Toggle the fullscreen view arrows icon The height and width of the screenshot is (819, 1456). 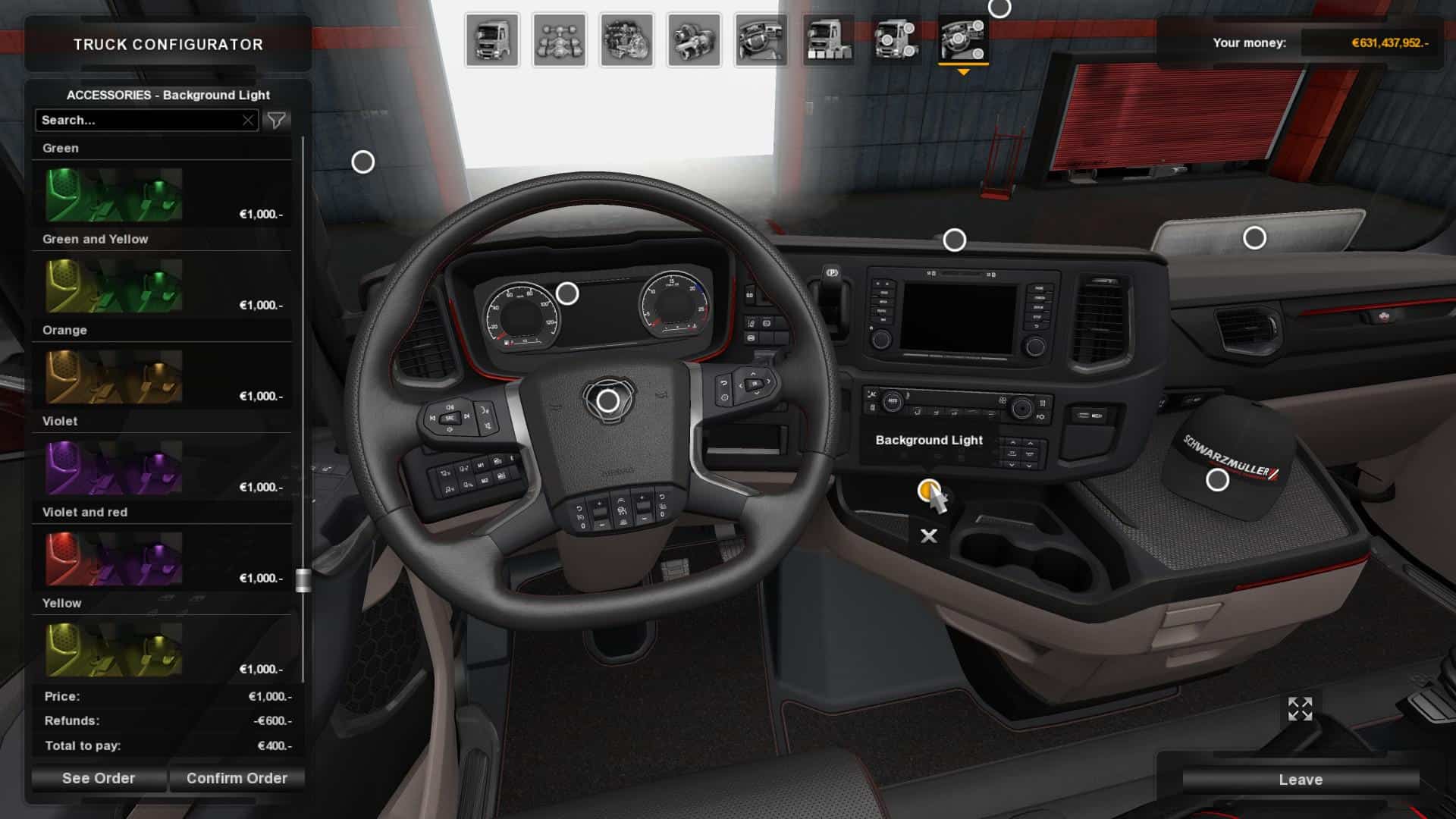pyautogui.click(x=1300, y=709)
